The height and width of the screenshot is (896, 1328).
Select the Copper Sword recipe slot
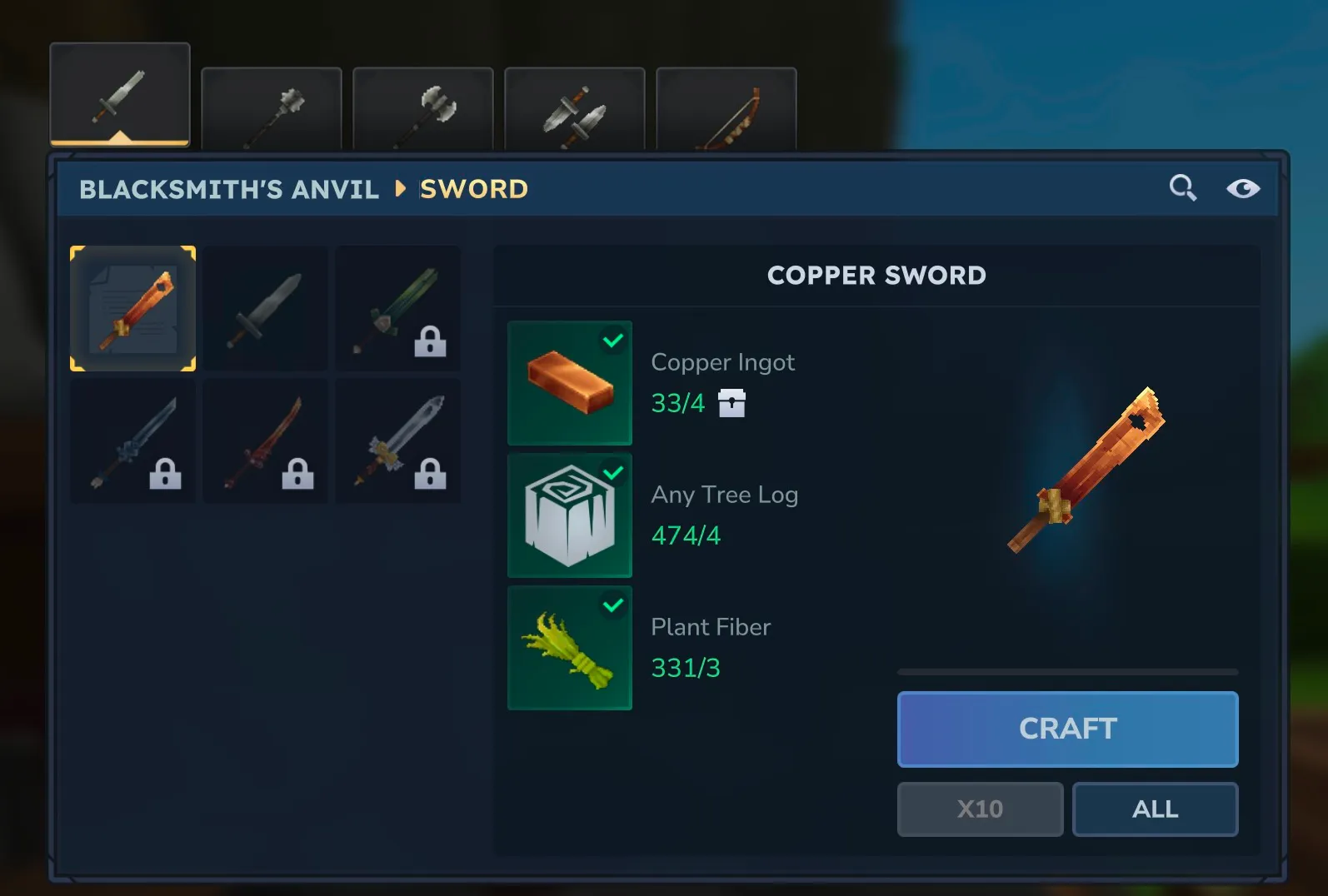pyautogui.click(x=133, y=308)
